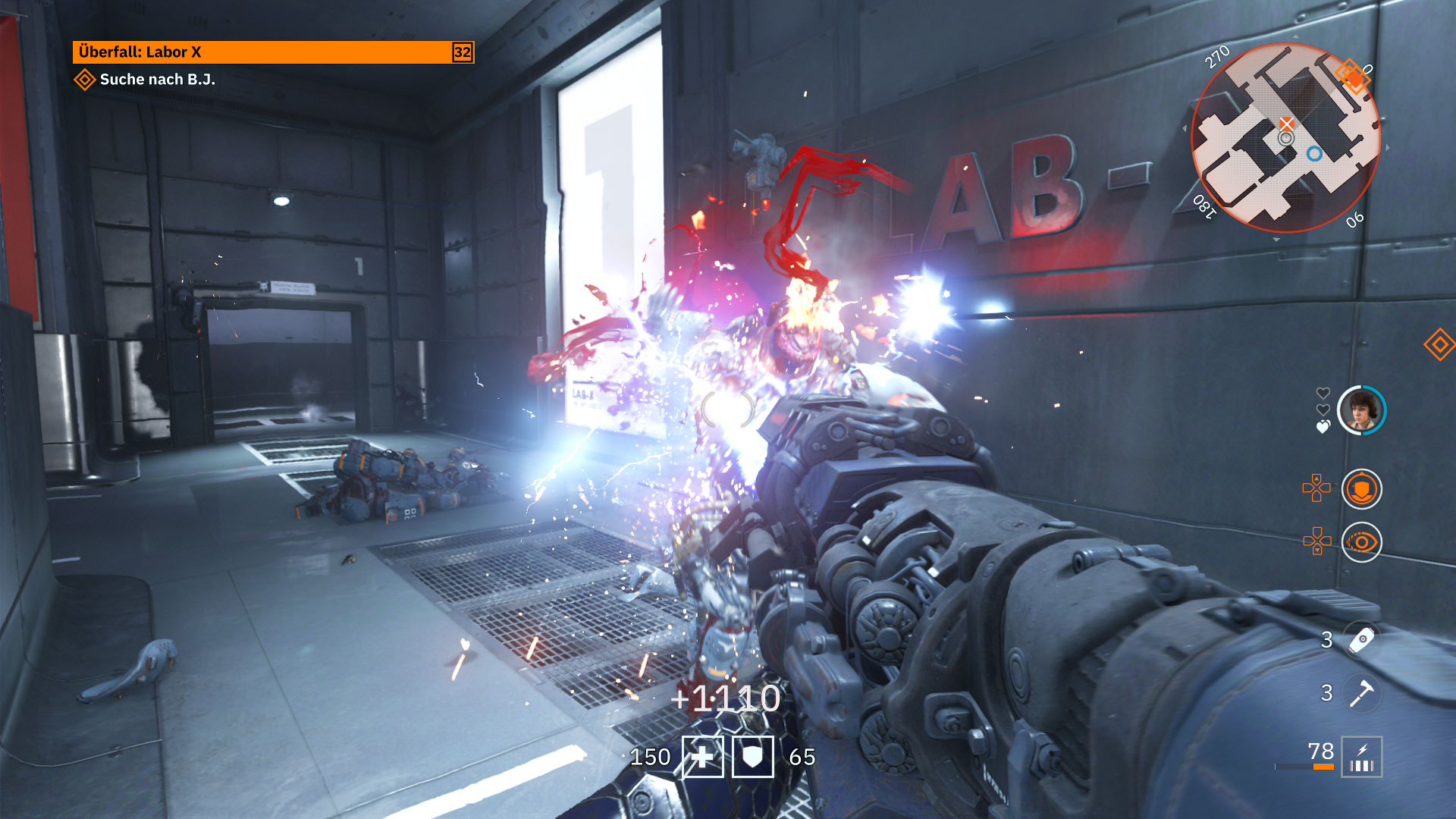Click the orange diamond waypoint marker
Viewport: 1456px width, 819px height.
tap(1439, 344)
